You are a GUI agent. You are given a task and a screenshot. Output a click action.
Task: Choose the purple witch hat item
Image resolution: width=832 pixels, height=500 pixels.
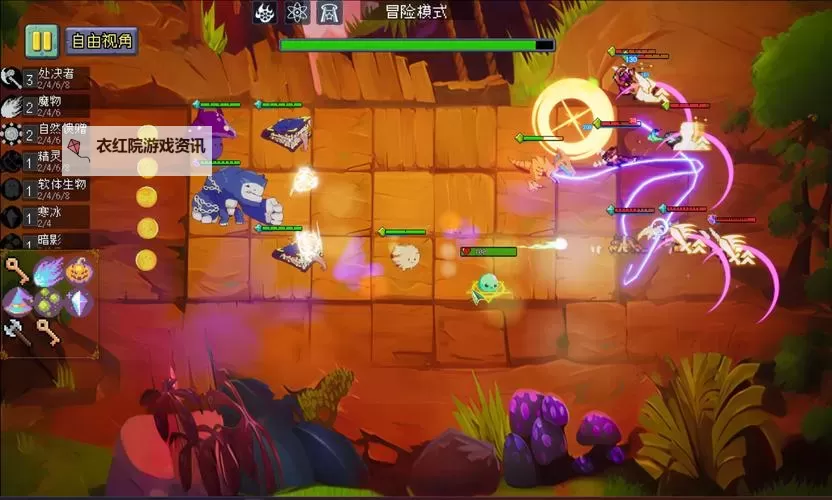click(17, 301)
